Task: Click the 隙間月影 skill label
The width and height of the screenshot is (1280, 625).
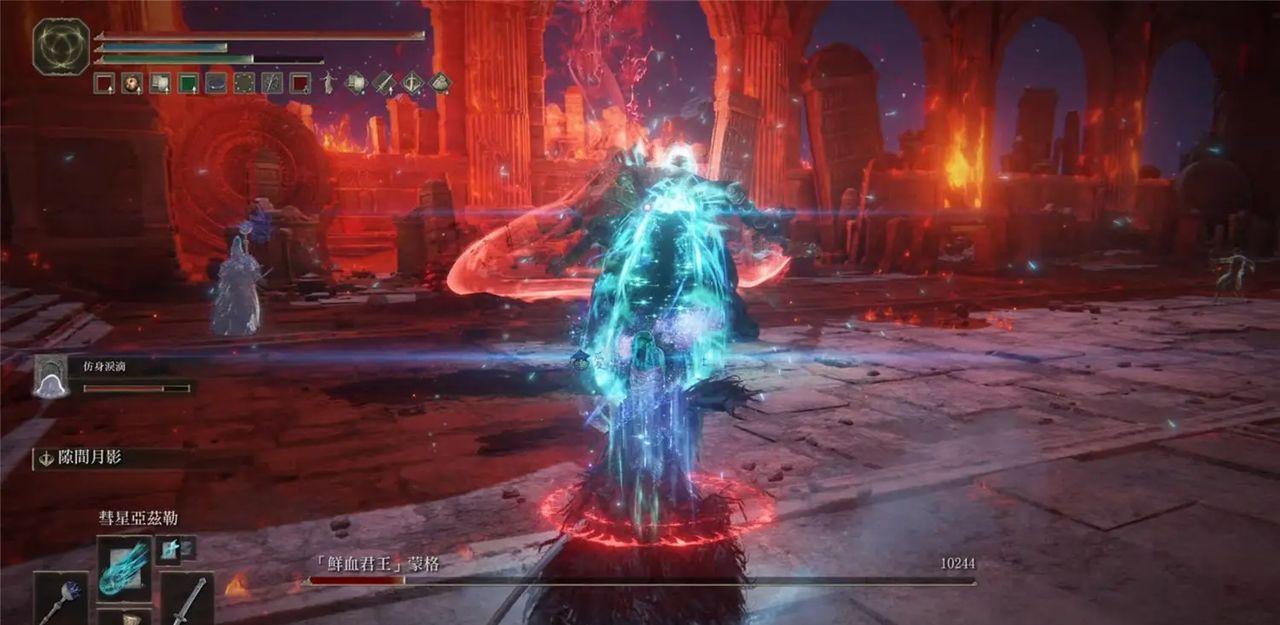Action: coord(91,458)
